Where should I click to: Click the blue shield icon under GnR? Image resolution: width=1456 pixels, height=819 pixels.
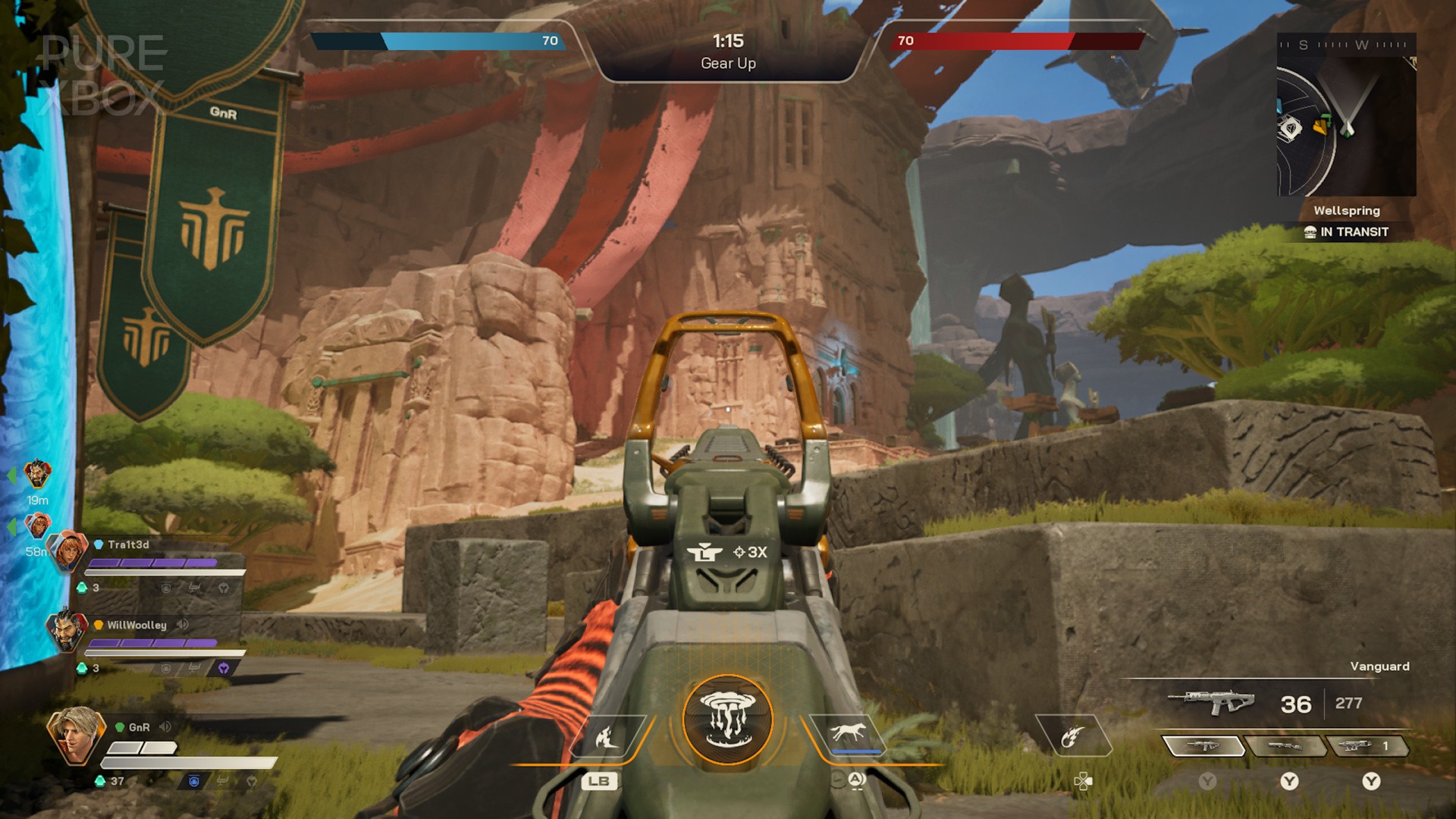point(194,781)
